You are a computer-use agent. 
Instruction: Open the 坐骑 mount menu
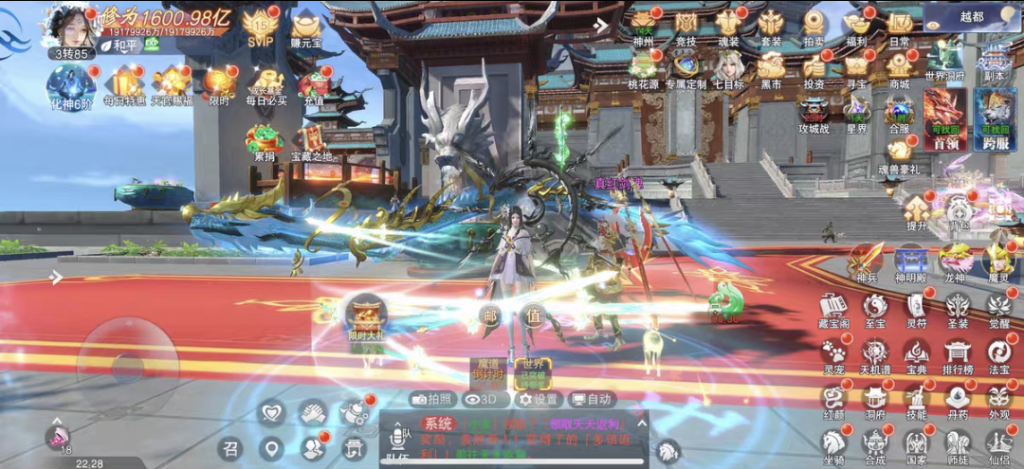(x=833, y=442)
